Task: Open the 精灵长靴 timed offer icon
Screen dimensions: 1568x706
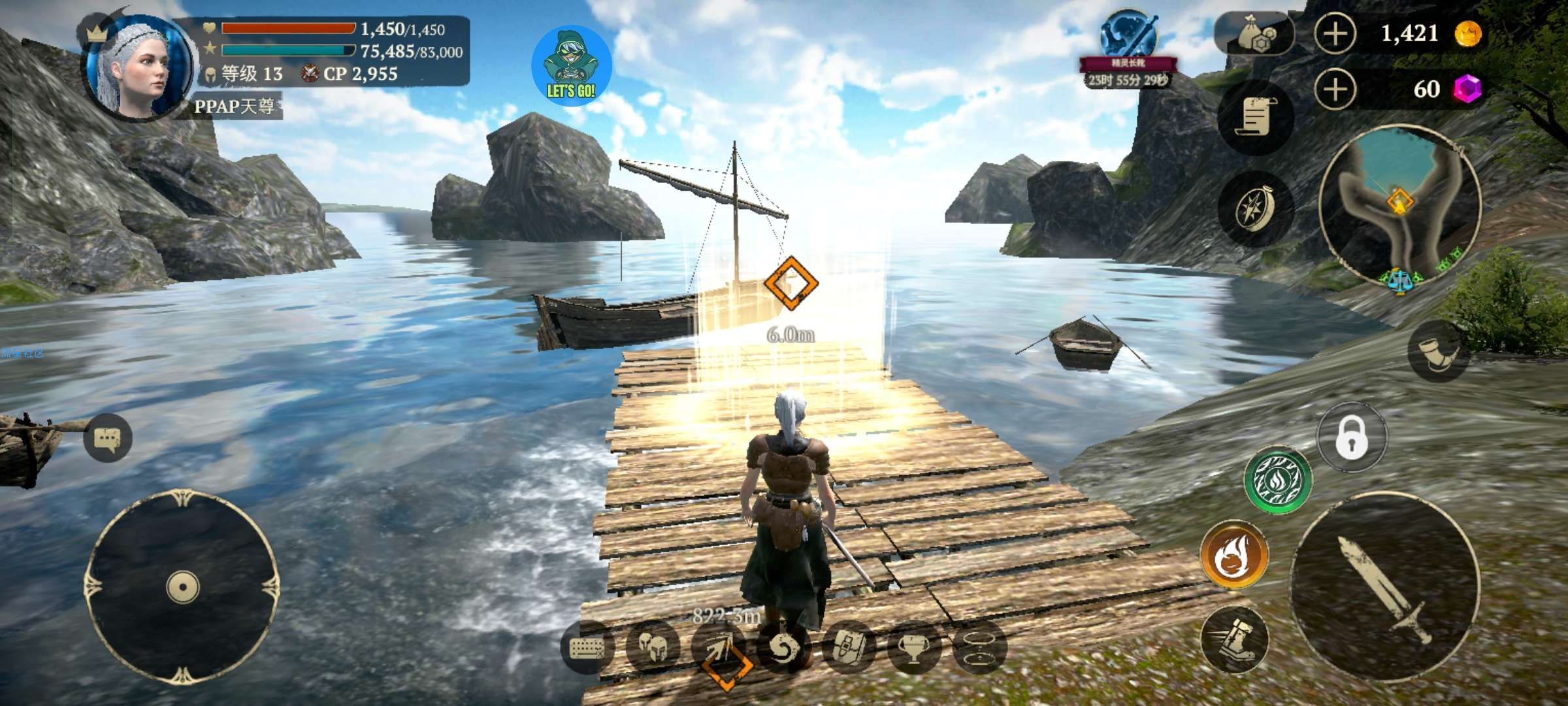Action: [1128, 41]
